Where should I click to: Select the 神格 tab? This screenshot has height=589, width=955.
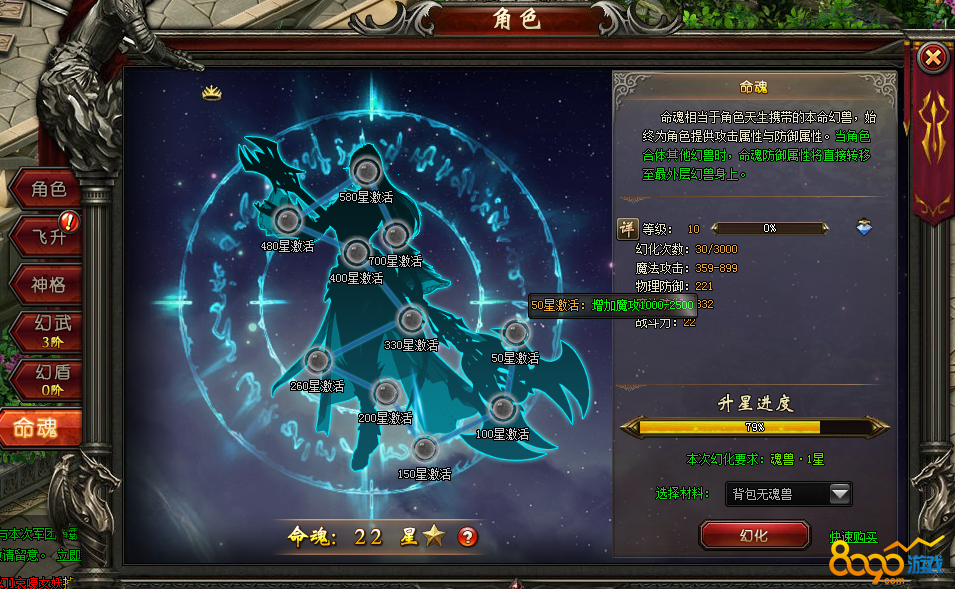[x=47, y=285]
